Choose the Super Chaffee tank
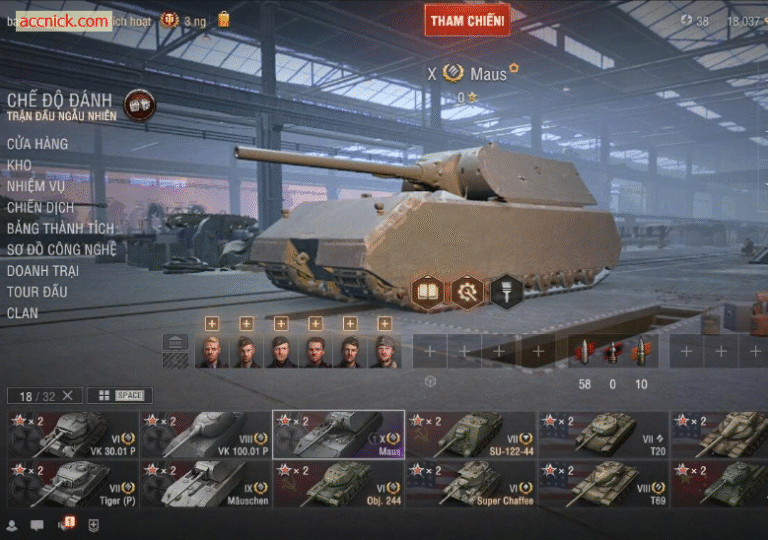 click(x=470, y=483)
